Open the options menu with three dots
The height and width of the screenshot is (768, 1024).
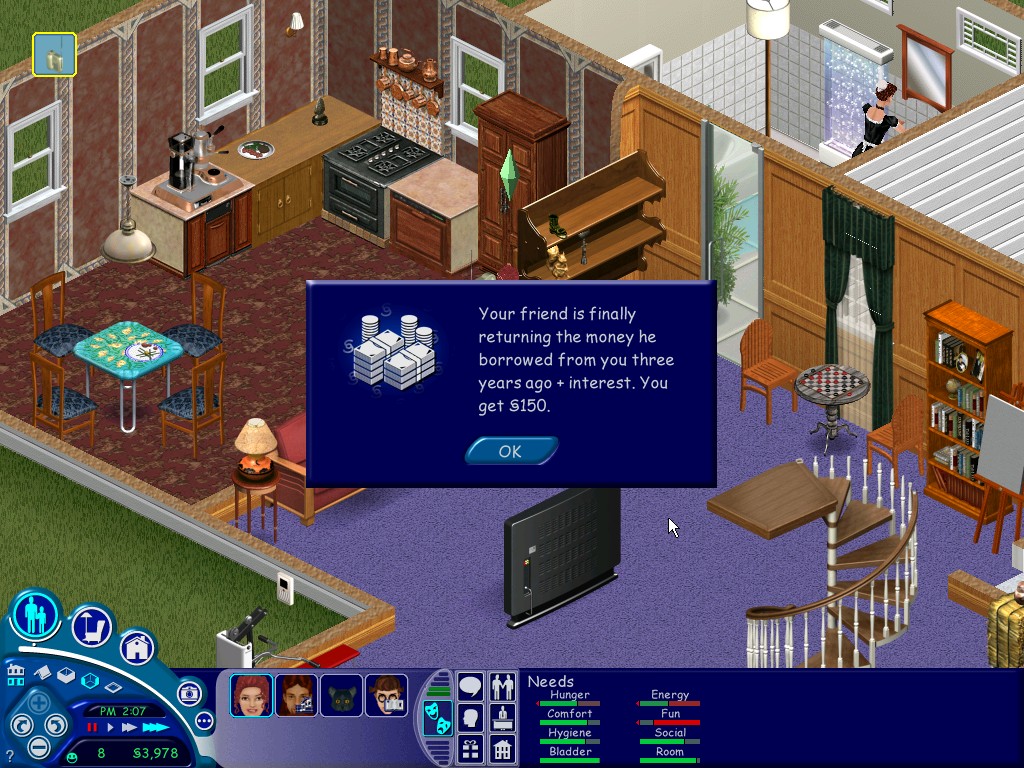pos(205,720)
